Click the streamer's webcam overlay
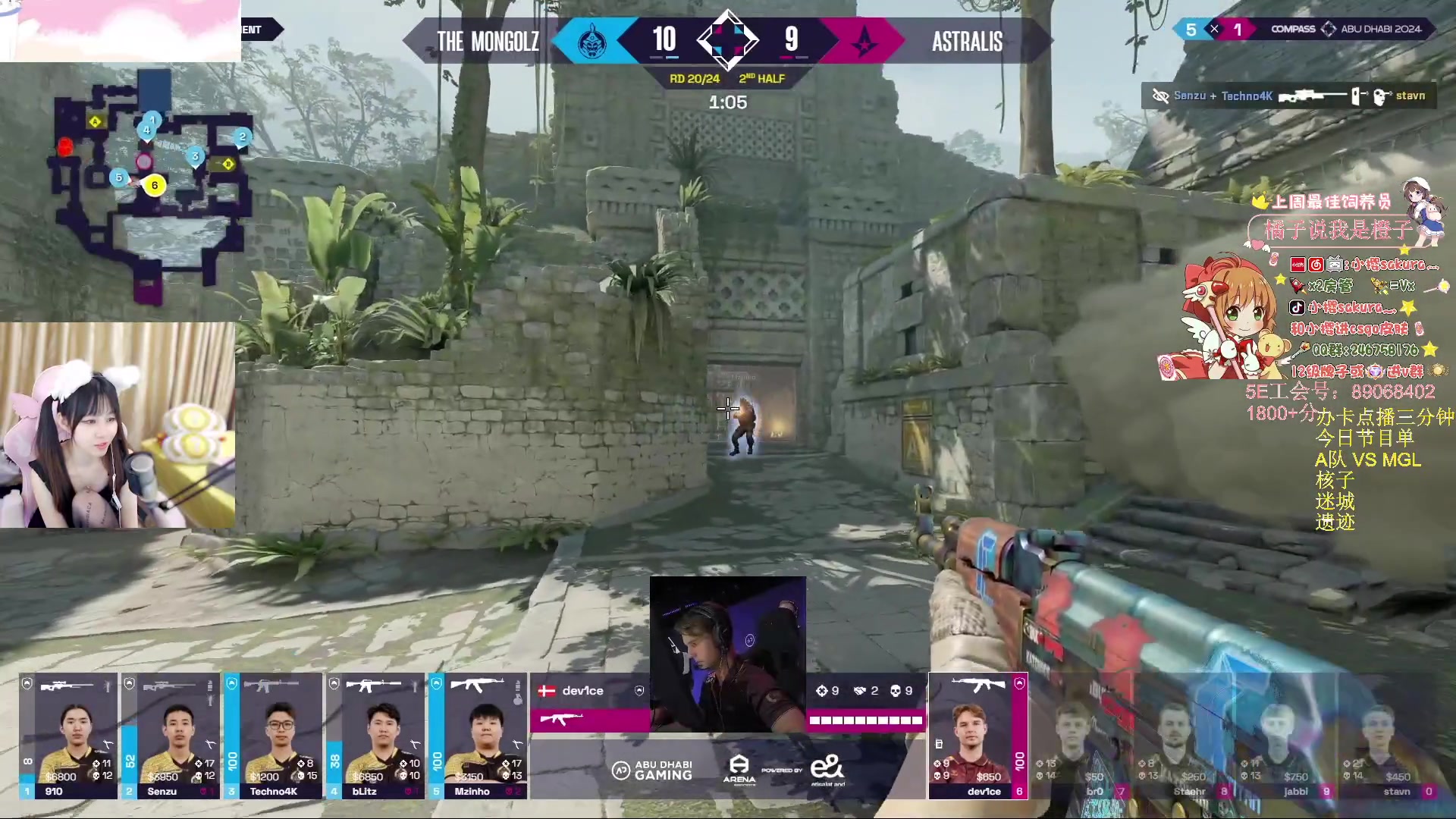The height and width of the screenshot is (819, 1456). click(118, 425)
